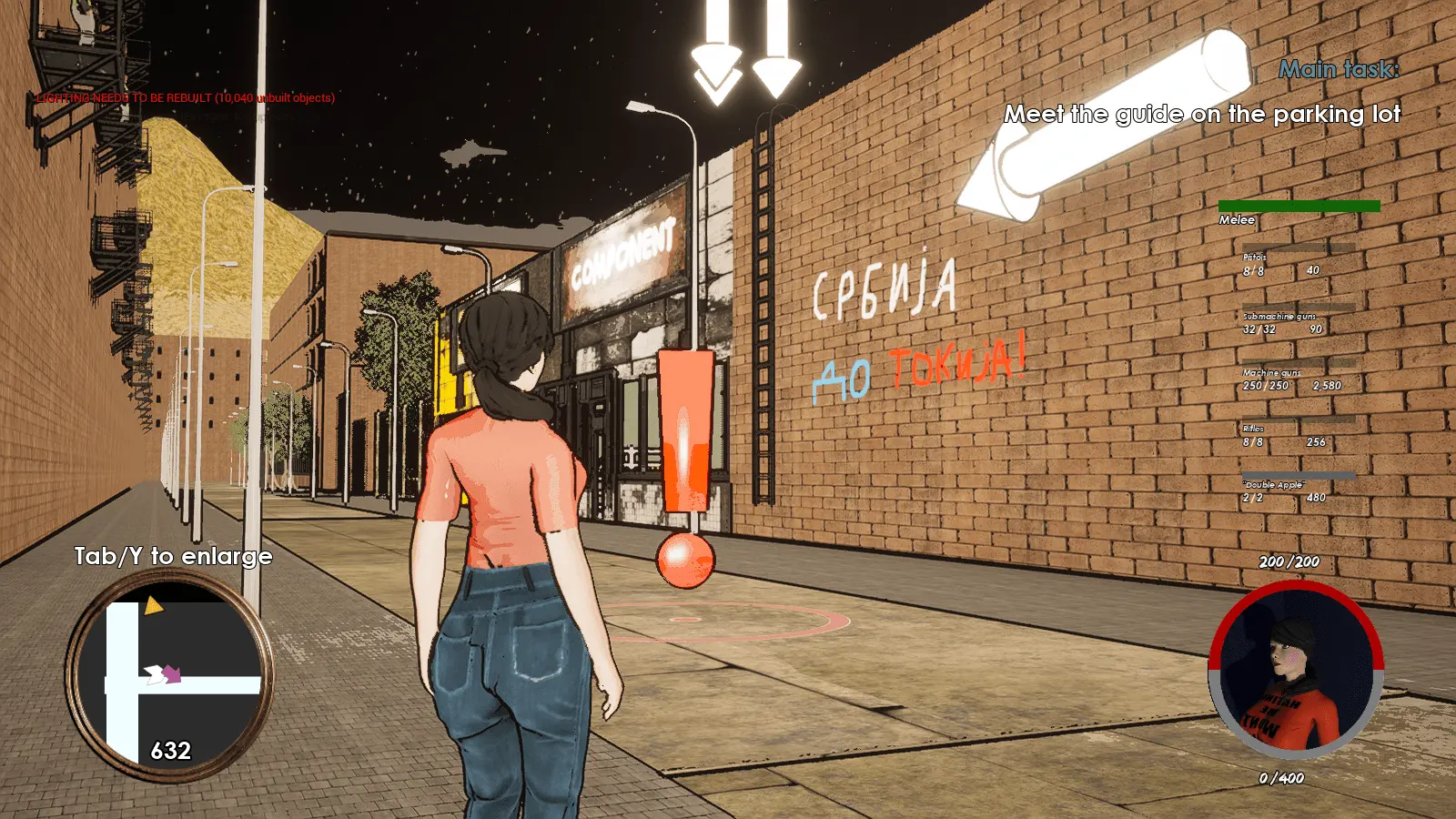Select the Melee weapon entry

coord(1298,212)
